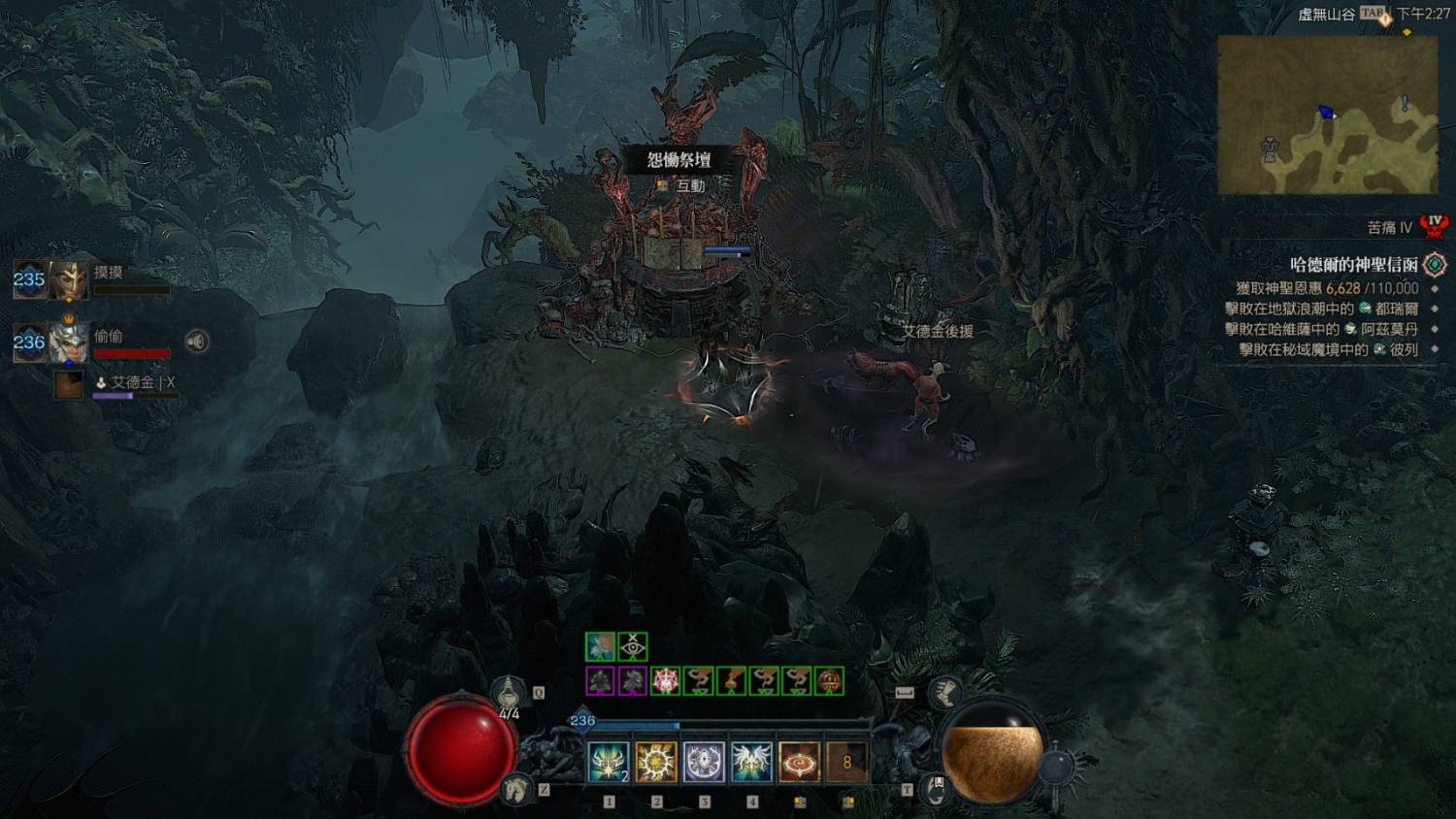Click the 苦痛 IV difficulty skull icon
Viewport: 1456px width, 819px height.
[1434, 226]
